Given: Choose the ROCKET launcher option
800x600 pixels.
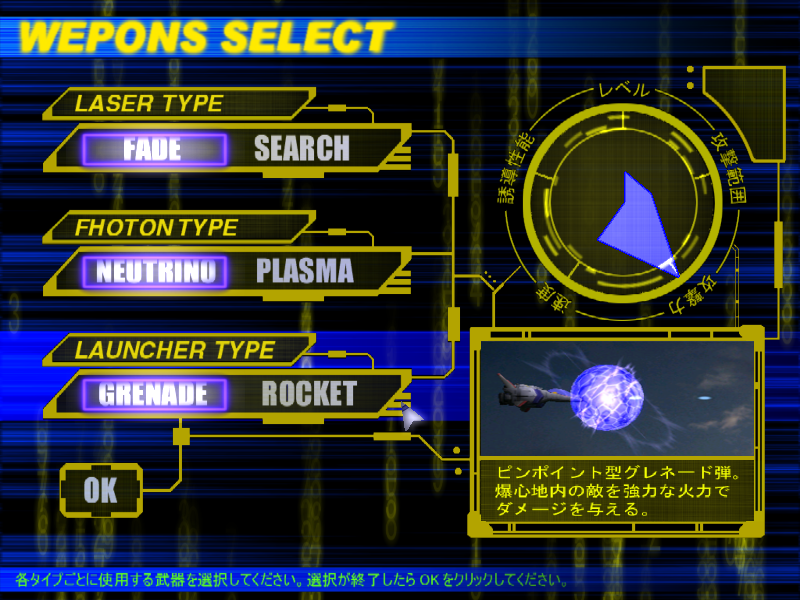Looking at the screenshot, I should pyautogui.click(x=308, y=394).
